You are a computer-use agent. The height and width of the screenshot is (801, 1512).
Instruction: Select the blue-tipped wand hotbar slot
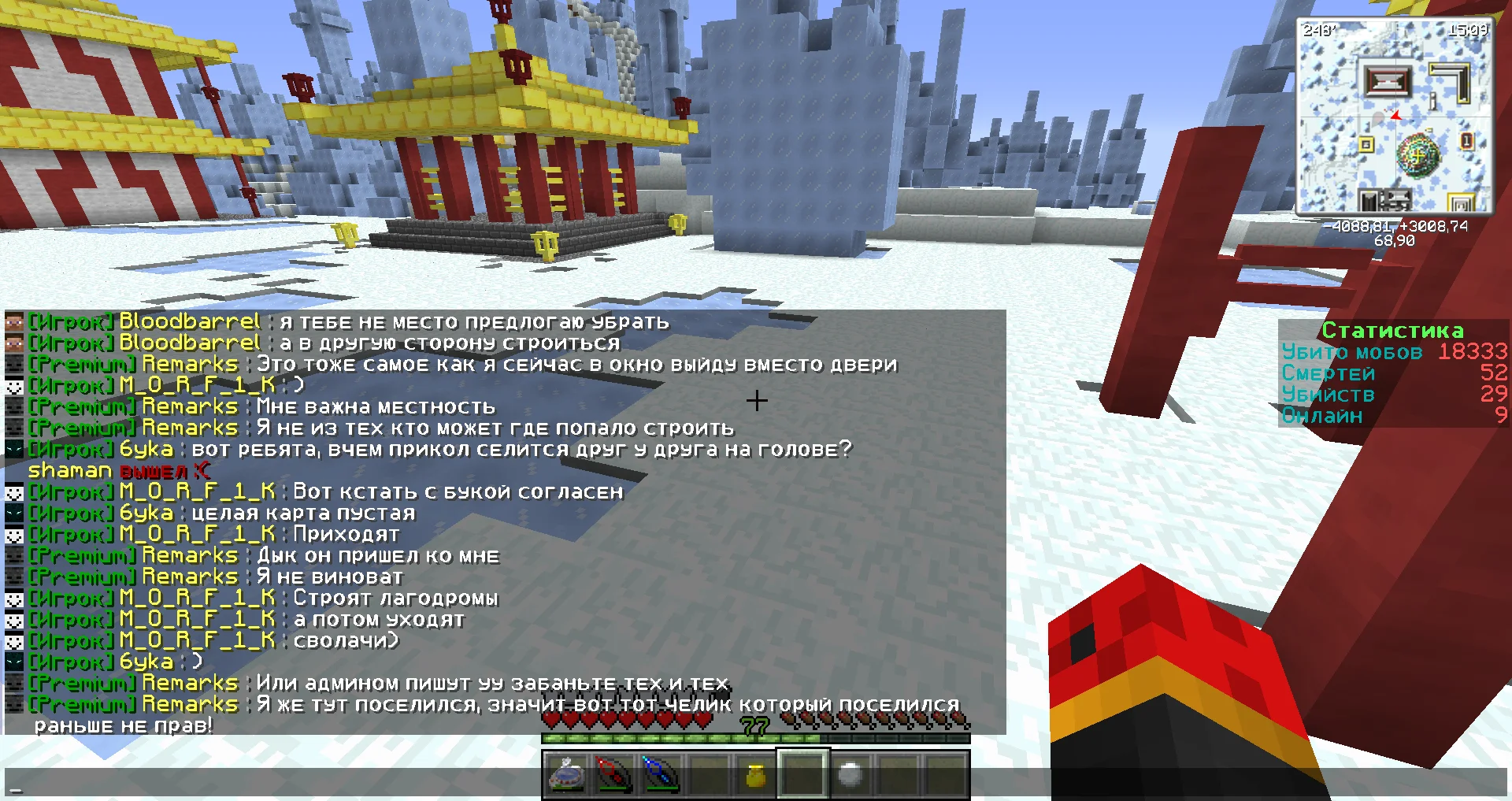[x=661, y=775]
